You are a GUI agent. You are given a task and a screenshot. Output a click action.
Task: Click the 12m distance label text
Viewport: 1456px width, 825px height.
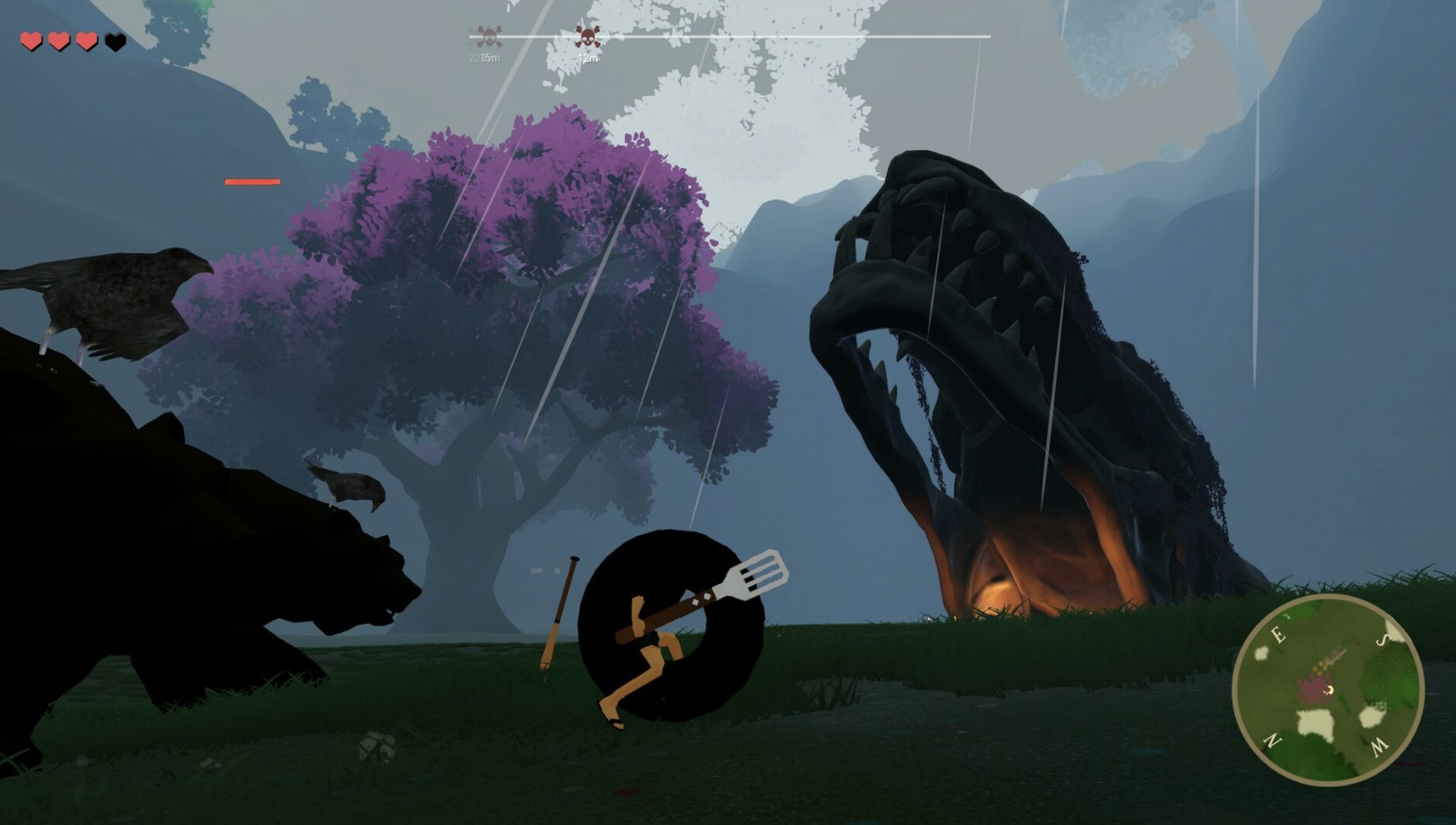(589, 57)
